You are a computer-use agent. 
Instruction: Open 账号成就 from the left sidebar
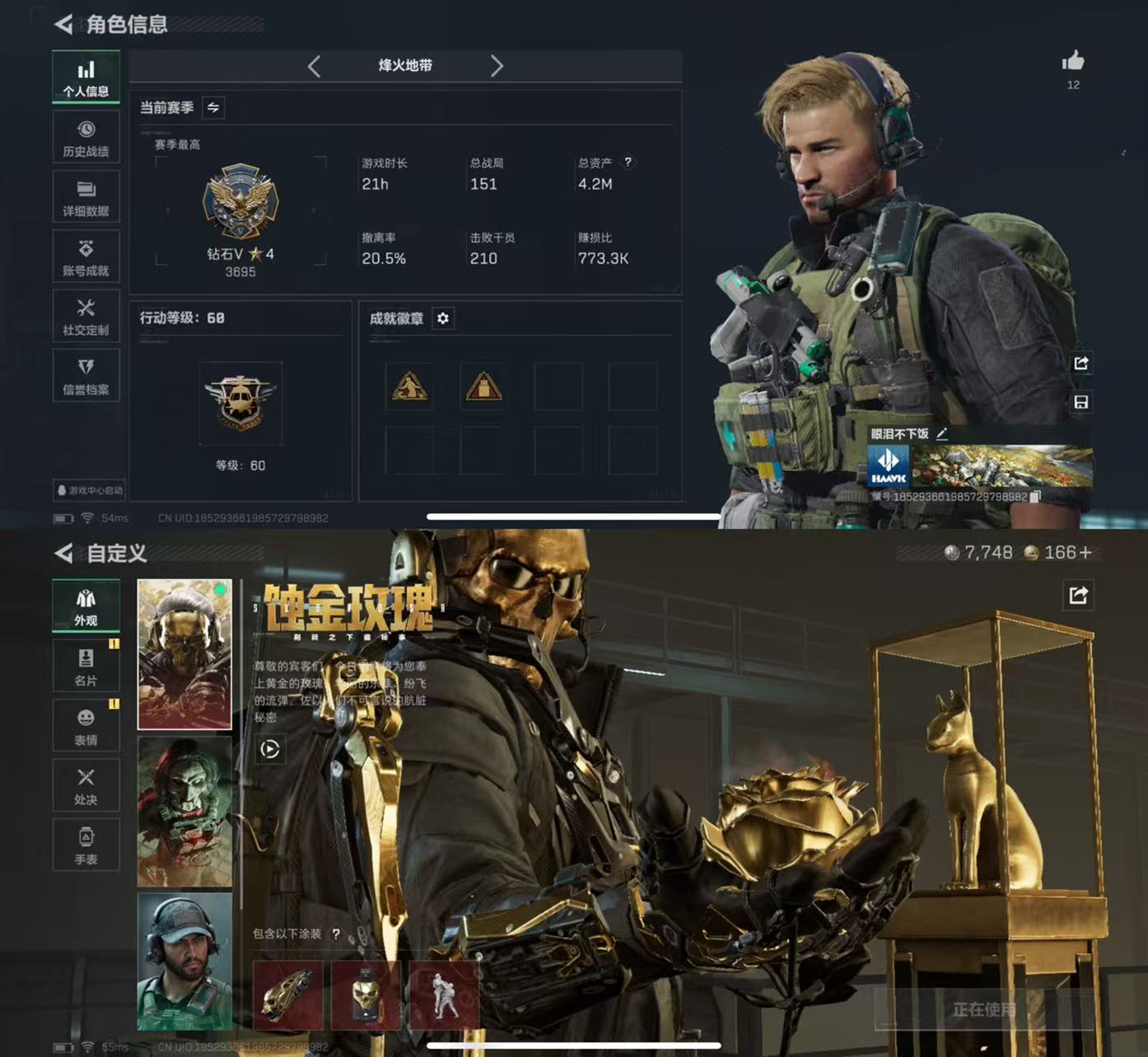pos(86,255)
